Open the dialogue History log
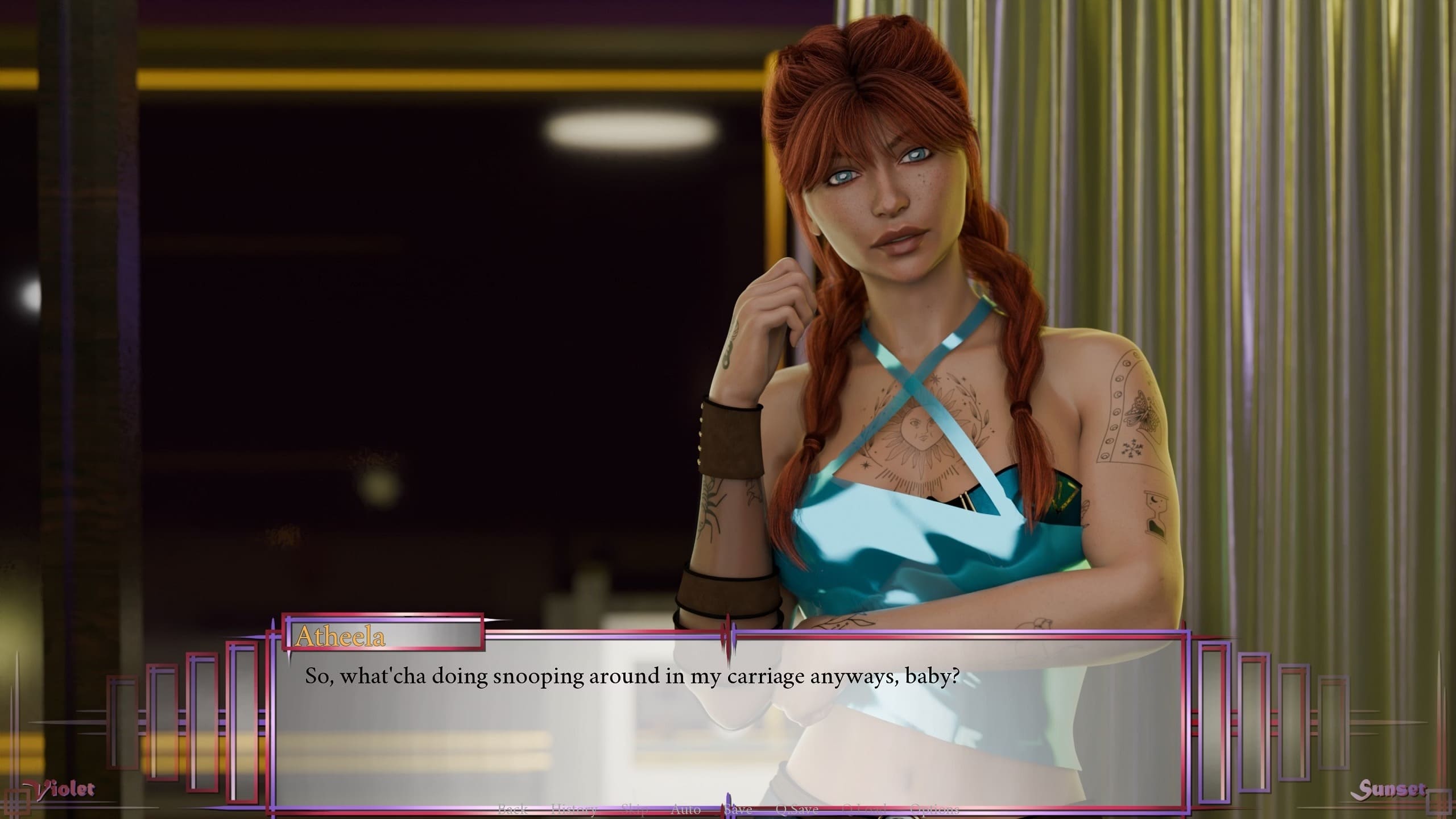The height and width of the screenshot is (819, 1456). pos(574,809)
